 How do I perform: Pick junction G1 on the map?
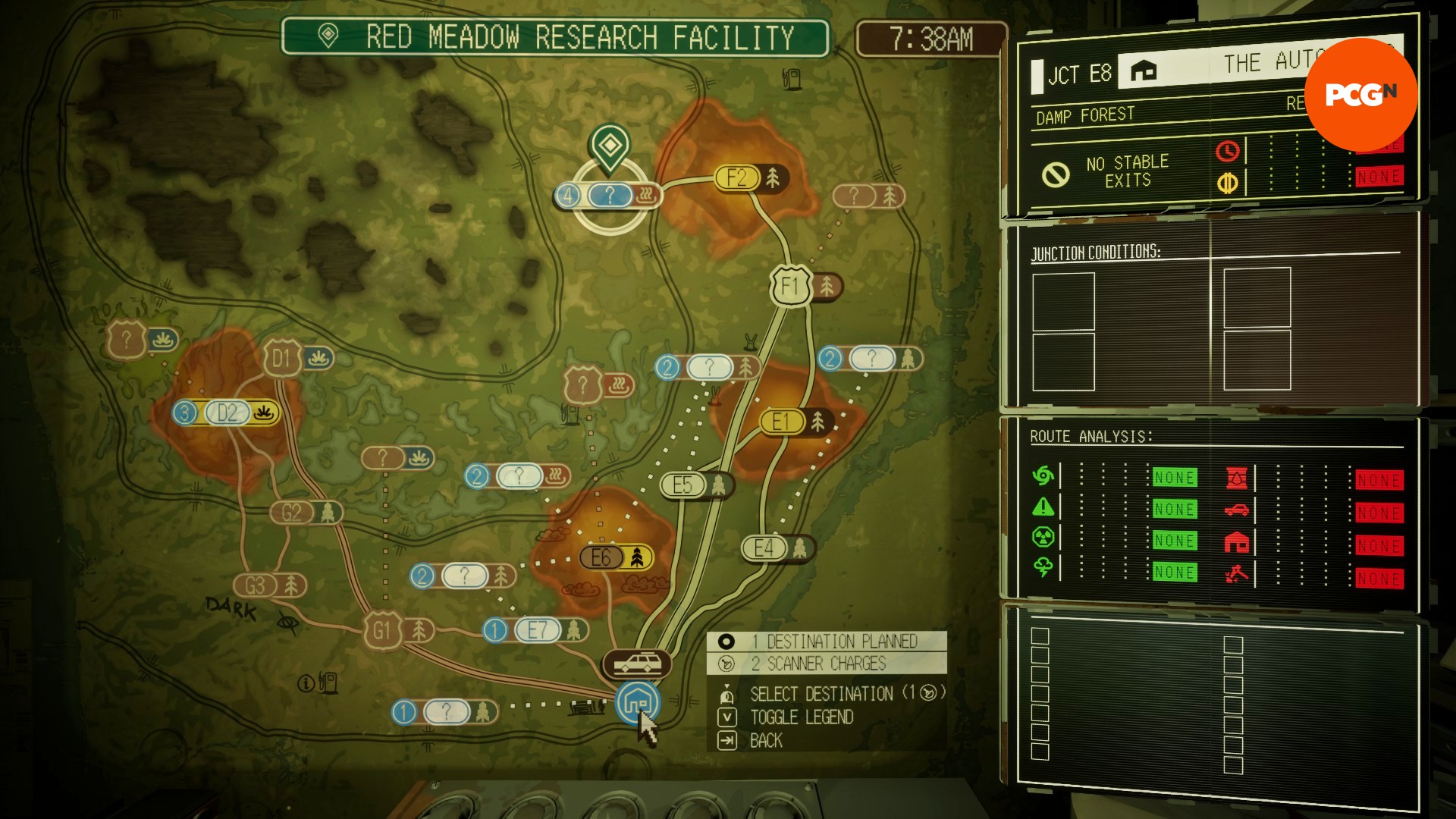click(381, 631)
